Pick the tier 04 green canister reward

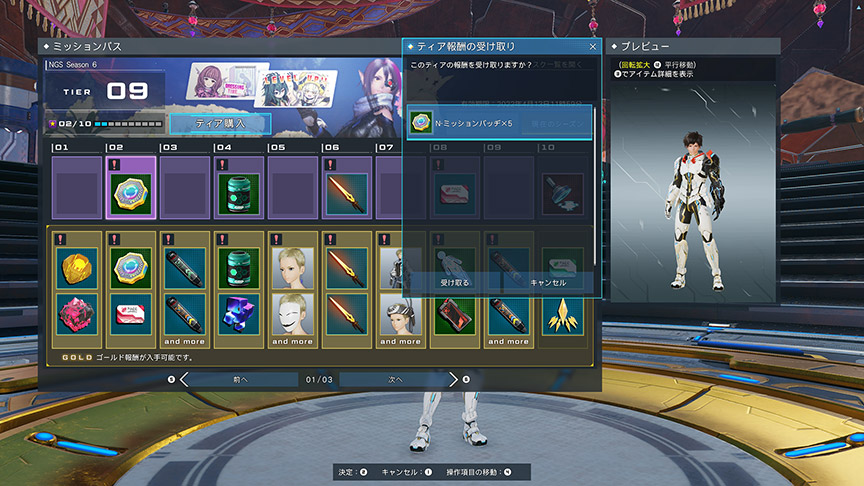[x=239, y=193]
